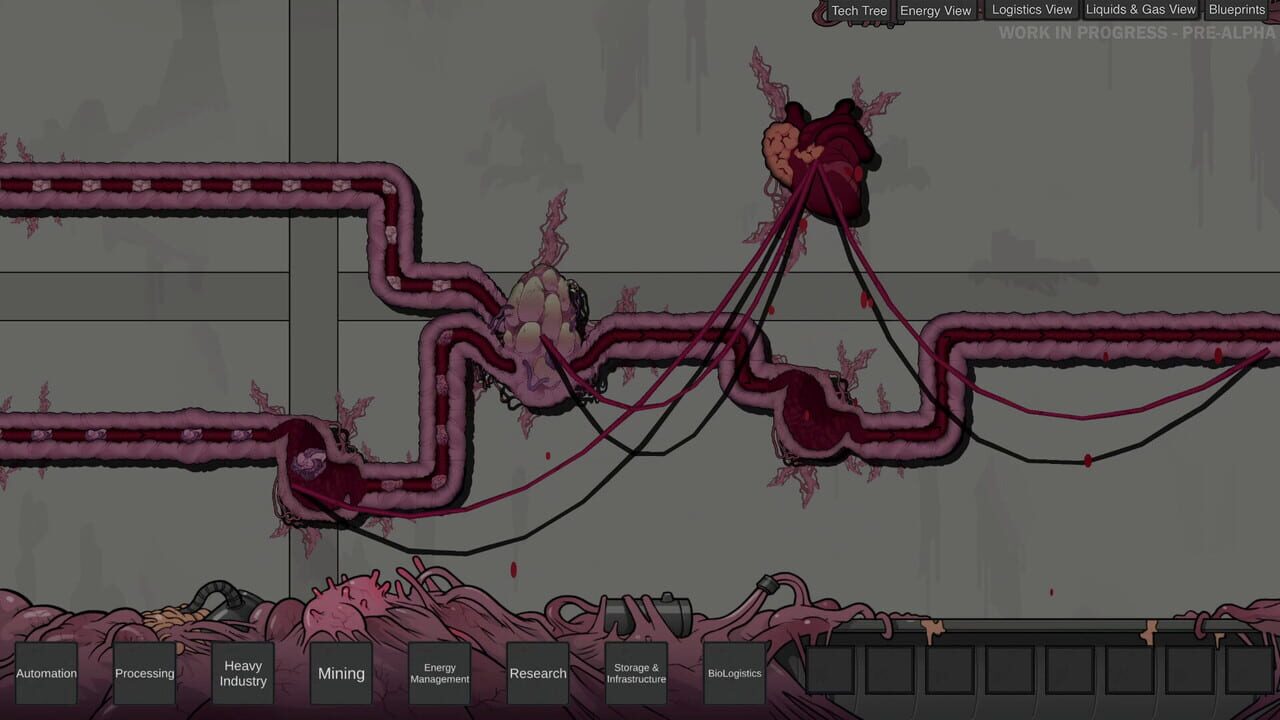Viewport: 1280px width, 720px height.
Task: Toggle the Energy View overlay
Action: click(x=935, y=10)
